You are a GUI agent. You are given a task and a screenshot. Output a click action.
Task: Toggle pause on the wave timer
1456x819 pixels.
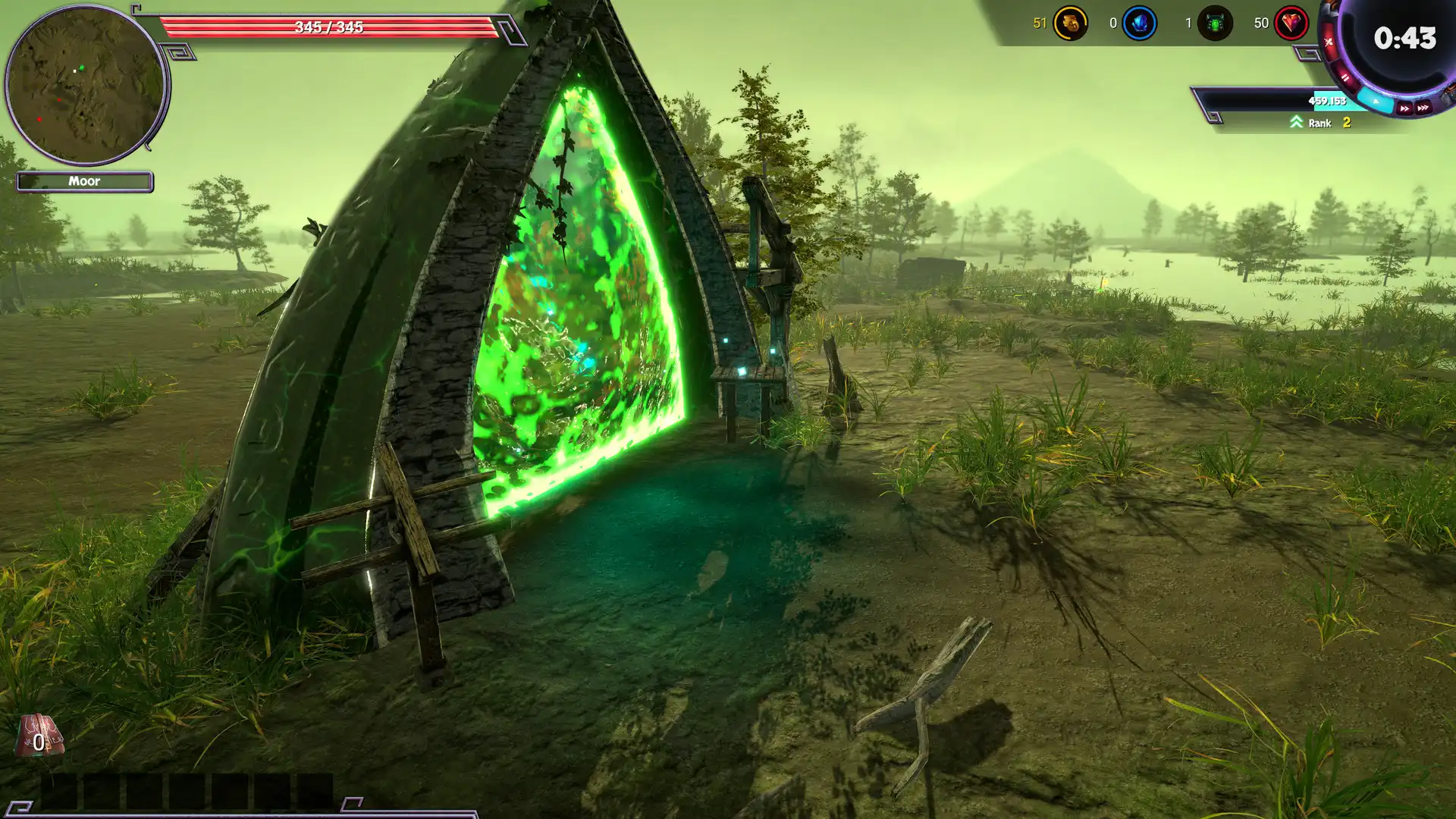pyautogui.click(x=1346, y=77)
